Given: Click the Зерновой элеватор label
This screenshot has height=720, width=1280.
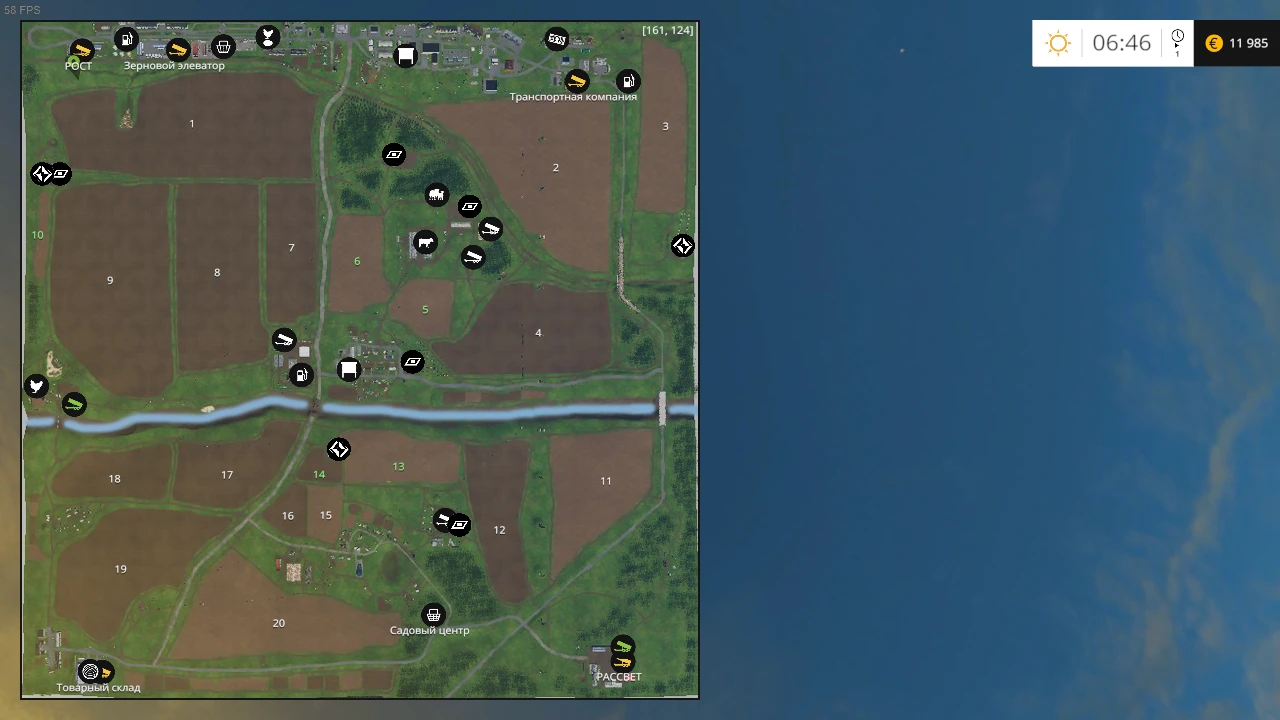Looking at the screenshot, I should point(175,65).
